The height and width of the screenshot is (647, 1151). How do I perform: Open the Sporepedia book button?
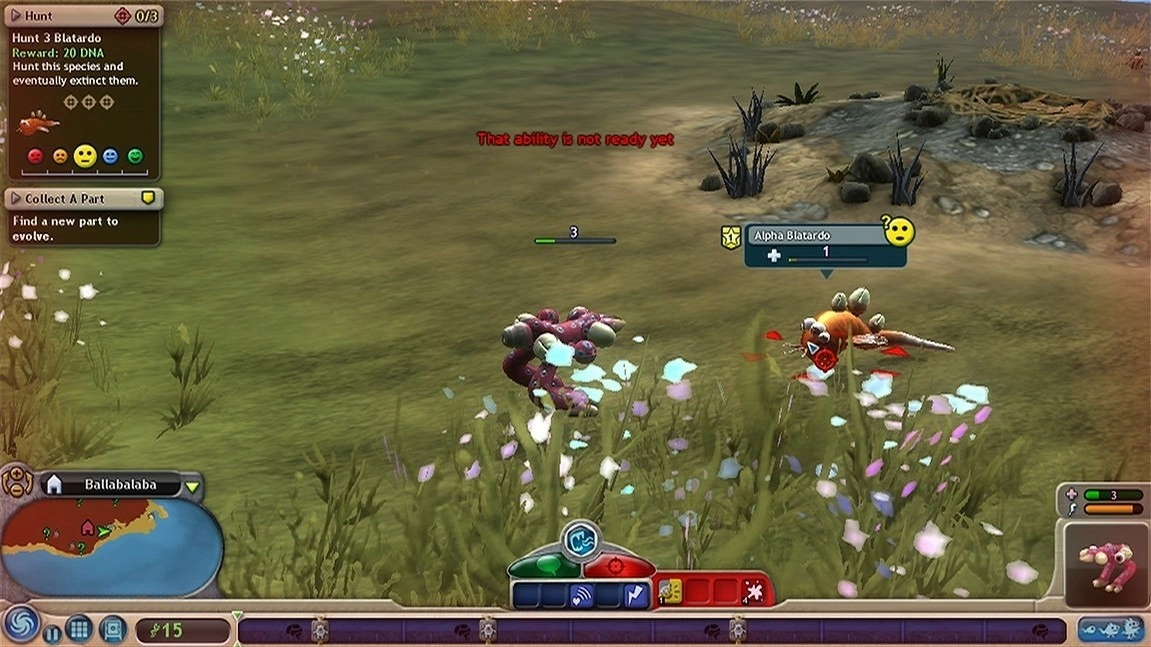[x=112, y=630]
